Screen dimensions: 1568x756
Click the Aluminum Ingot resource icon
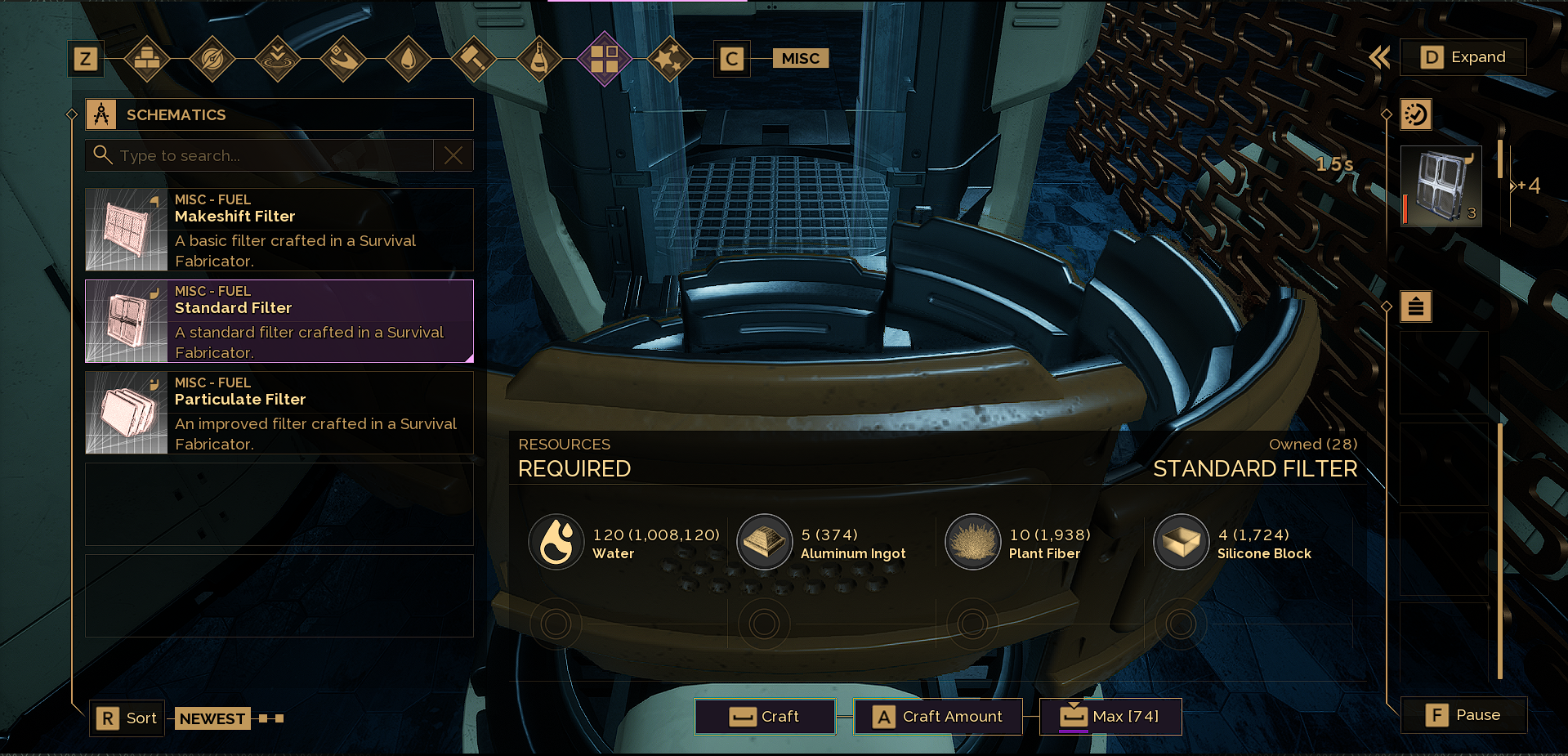pyautogui.click(x=765, y=541)
